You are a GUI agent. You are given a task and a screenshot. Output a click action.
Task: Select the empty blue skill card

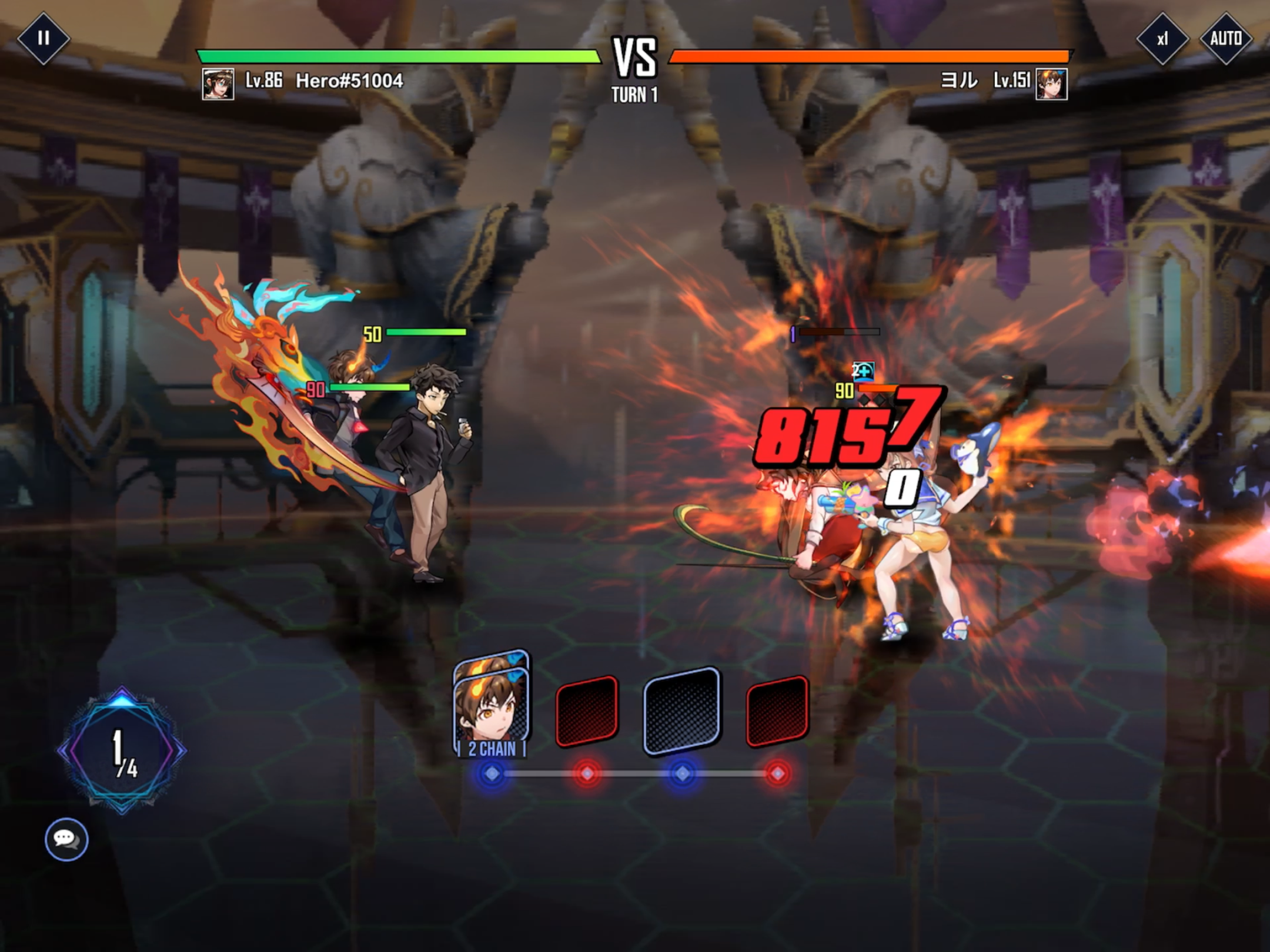681,710
